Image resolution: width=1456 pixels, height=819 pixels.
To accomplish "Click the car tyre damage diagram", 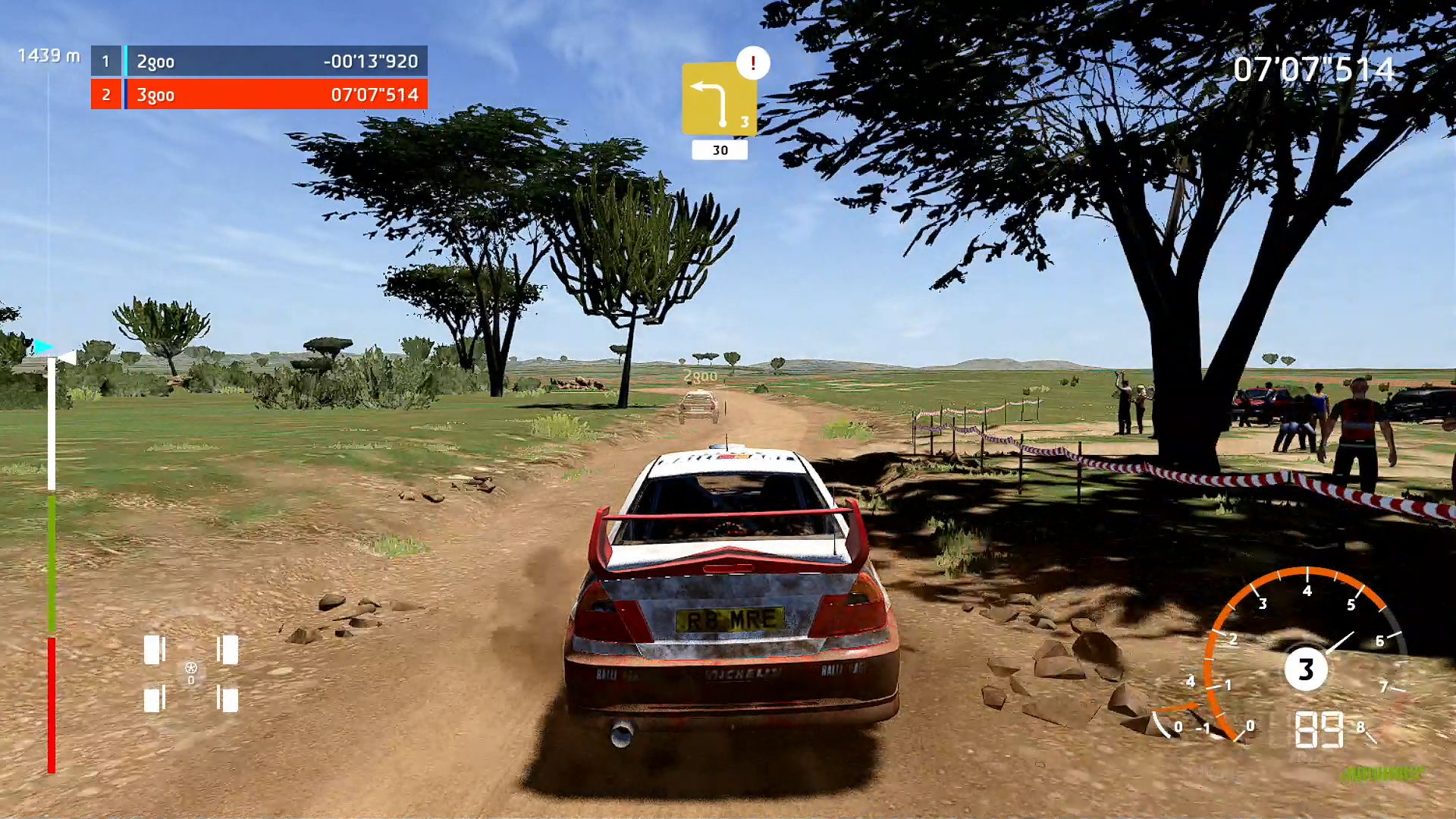I will (x=191, y=673).
